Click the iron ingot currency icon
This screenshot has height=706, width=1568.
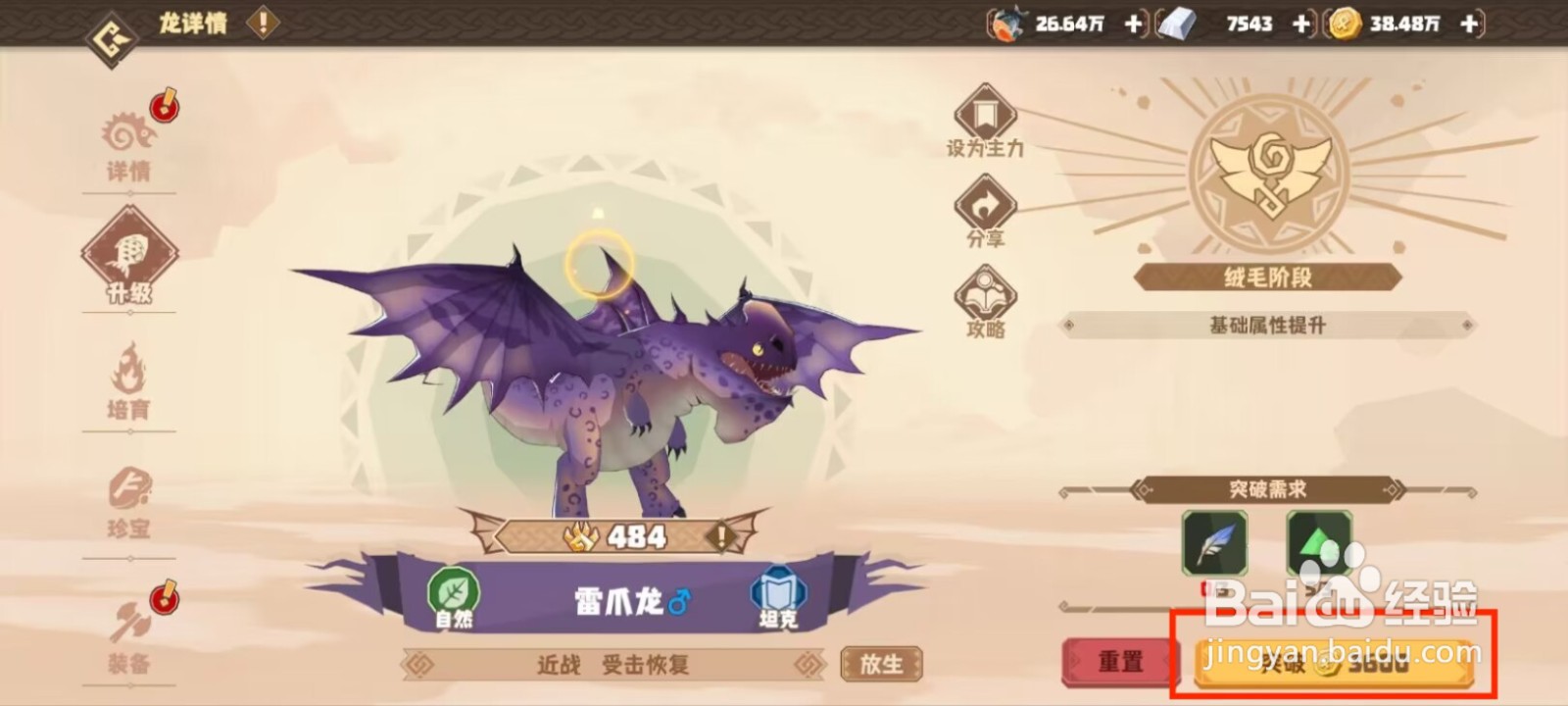tap(1178, 22)
